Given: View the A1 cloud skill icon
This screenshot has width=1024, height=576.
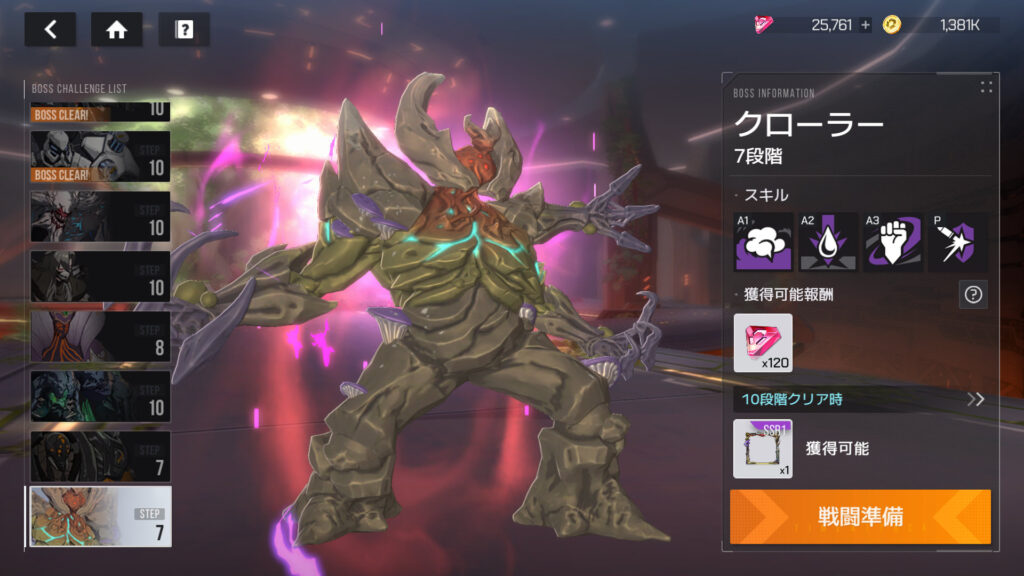Looking at the screenshot, I should coord(764,242).
